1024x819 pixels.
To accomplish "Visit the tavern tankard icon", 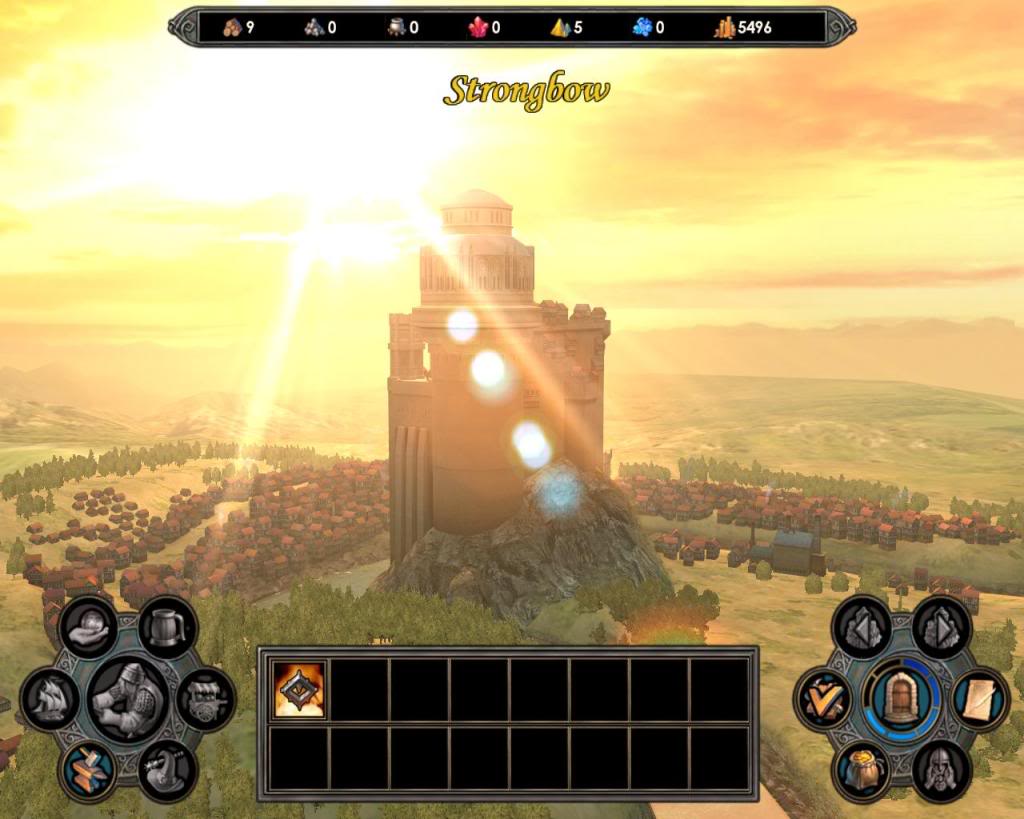I will [x=167, y=627].
